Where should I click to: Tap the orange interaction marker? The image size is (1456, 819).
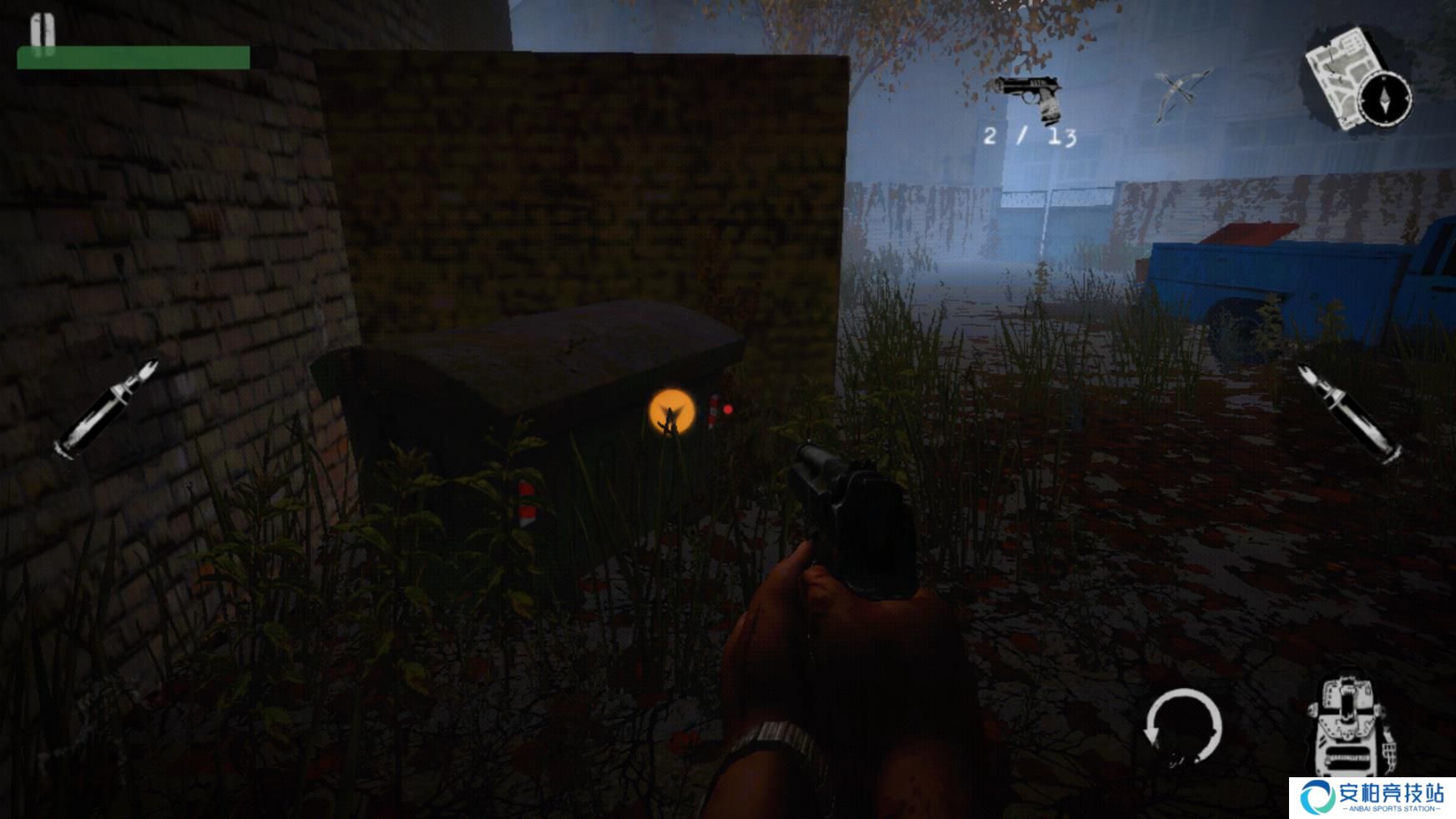[671, 412]
